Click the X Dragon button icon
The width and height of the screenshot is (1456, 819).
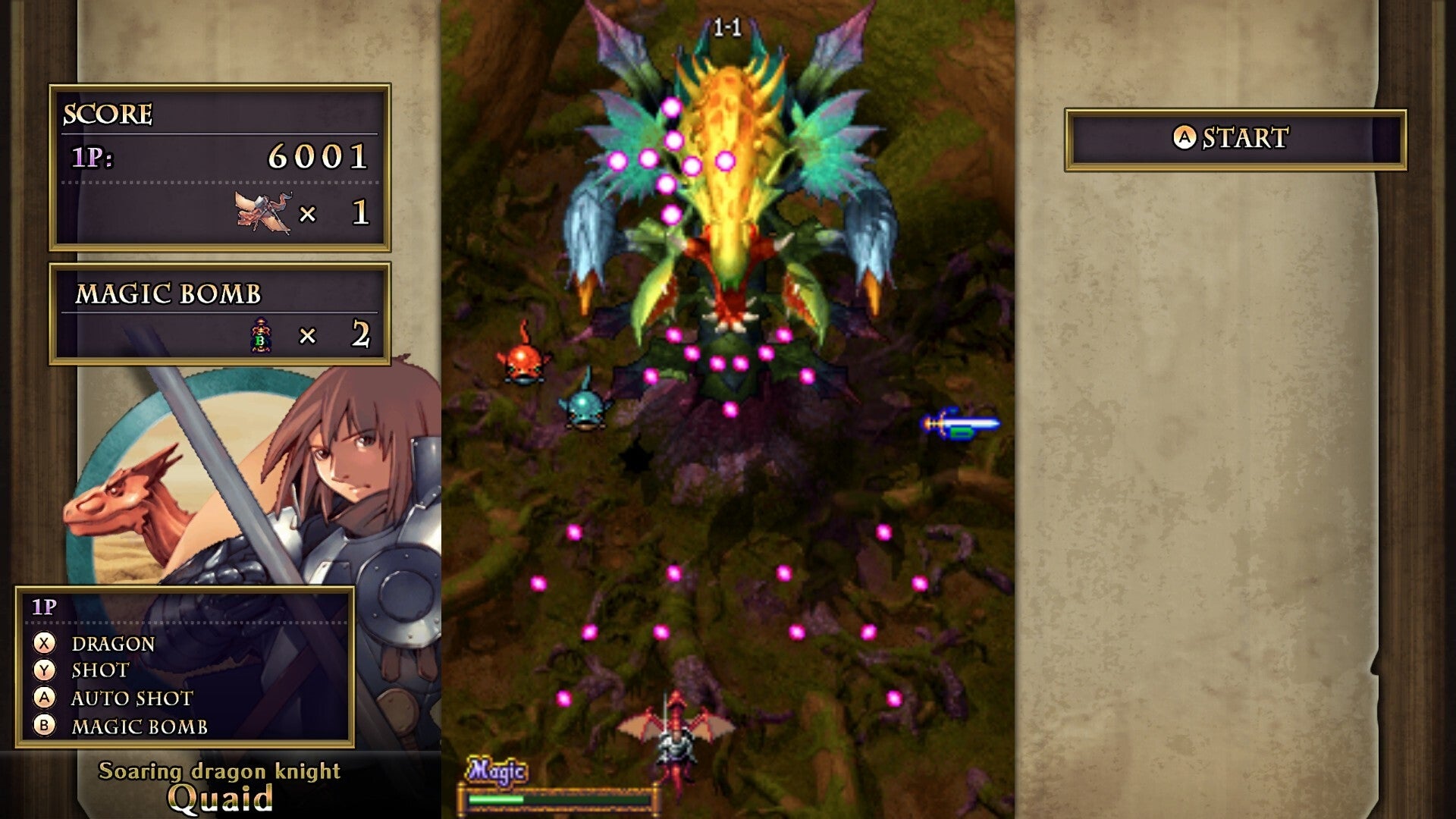click(x=44, y=645)
